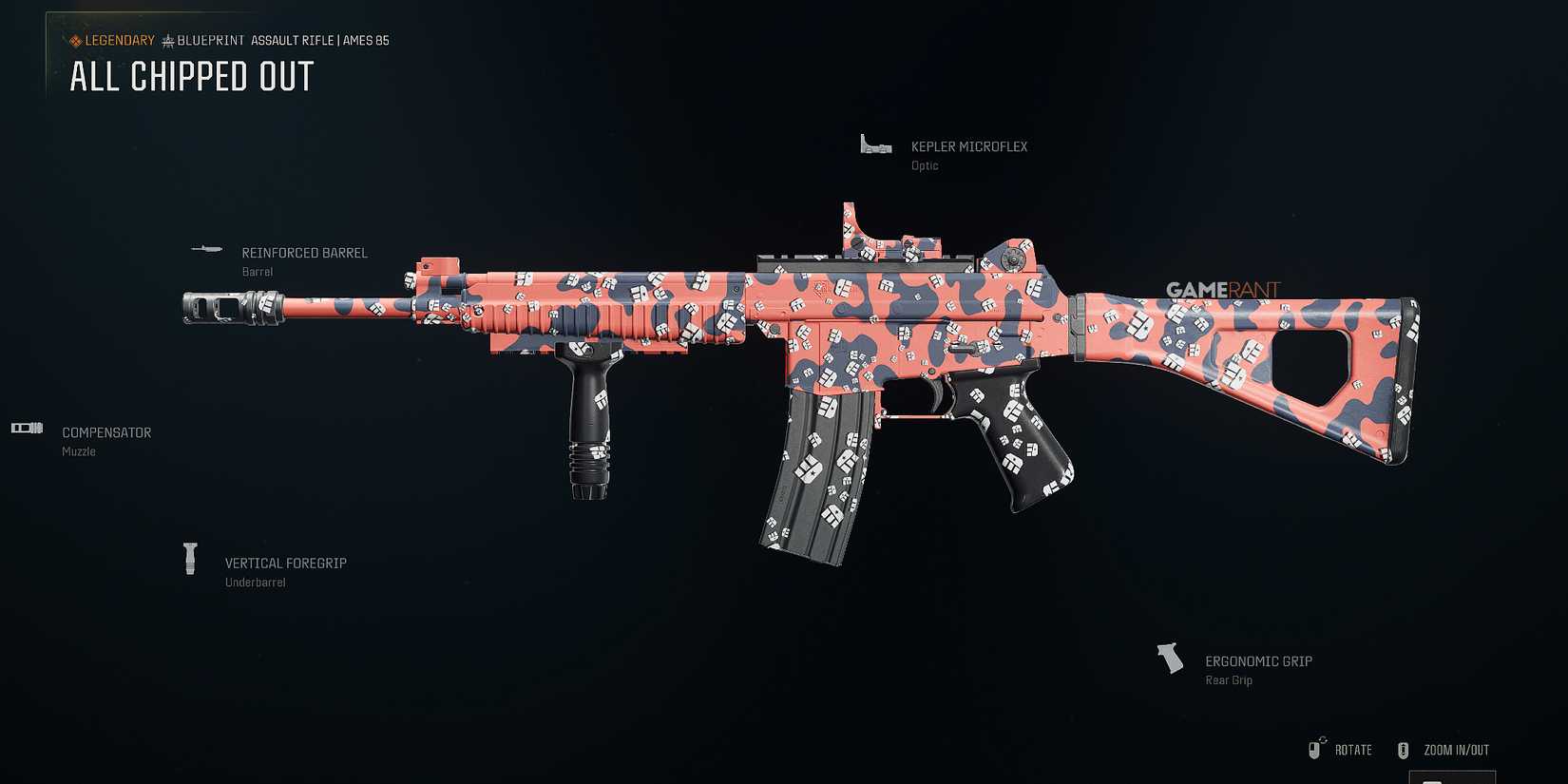Select the KEPLER MICROFLEX optic label
Viewport: 1568px width, 784px height.
pos(968,146)
